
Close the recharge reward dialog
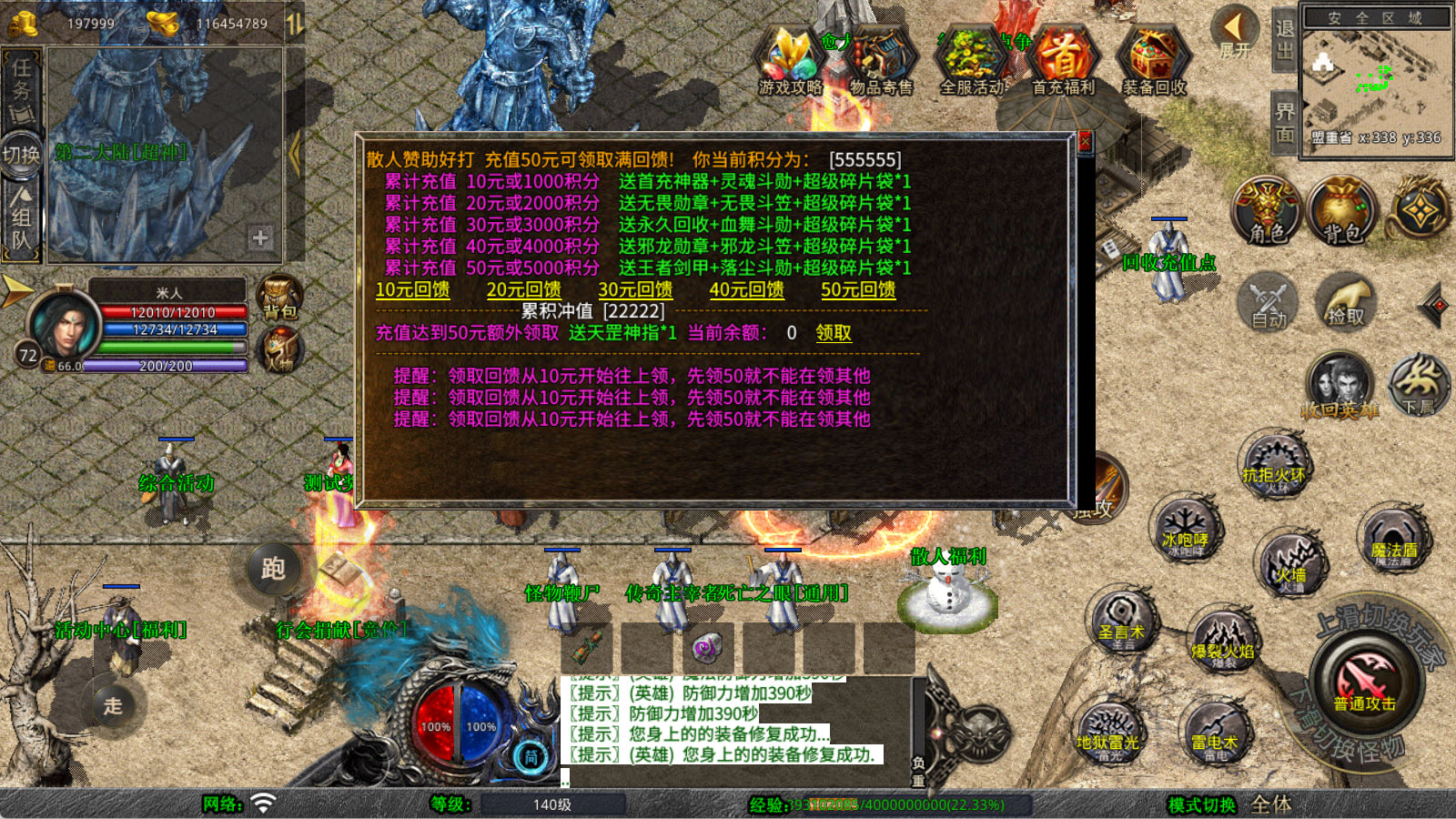[1084, 142]
